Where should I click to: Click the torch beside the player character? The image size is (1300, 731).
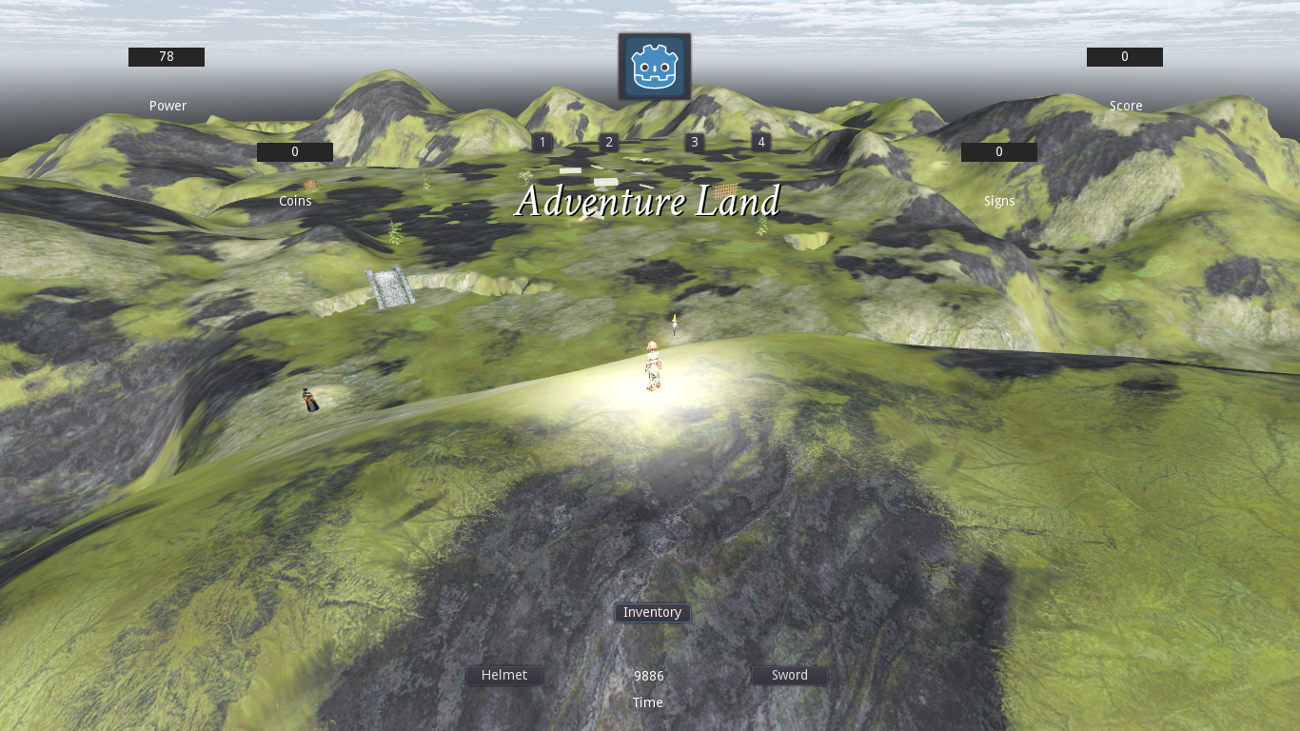(676, 325)
